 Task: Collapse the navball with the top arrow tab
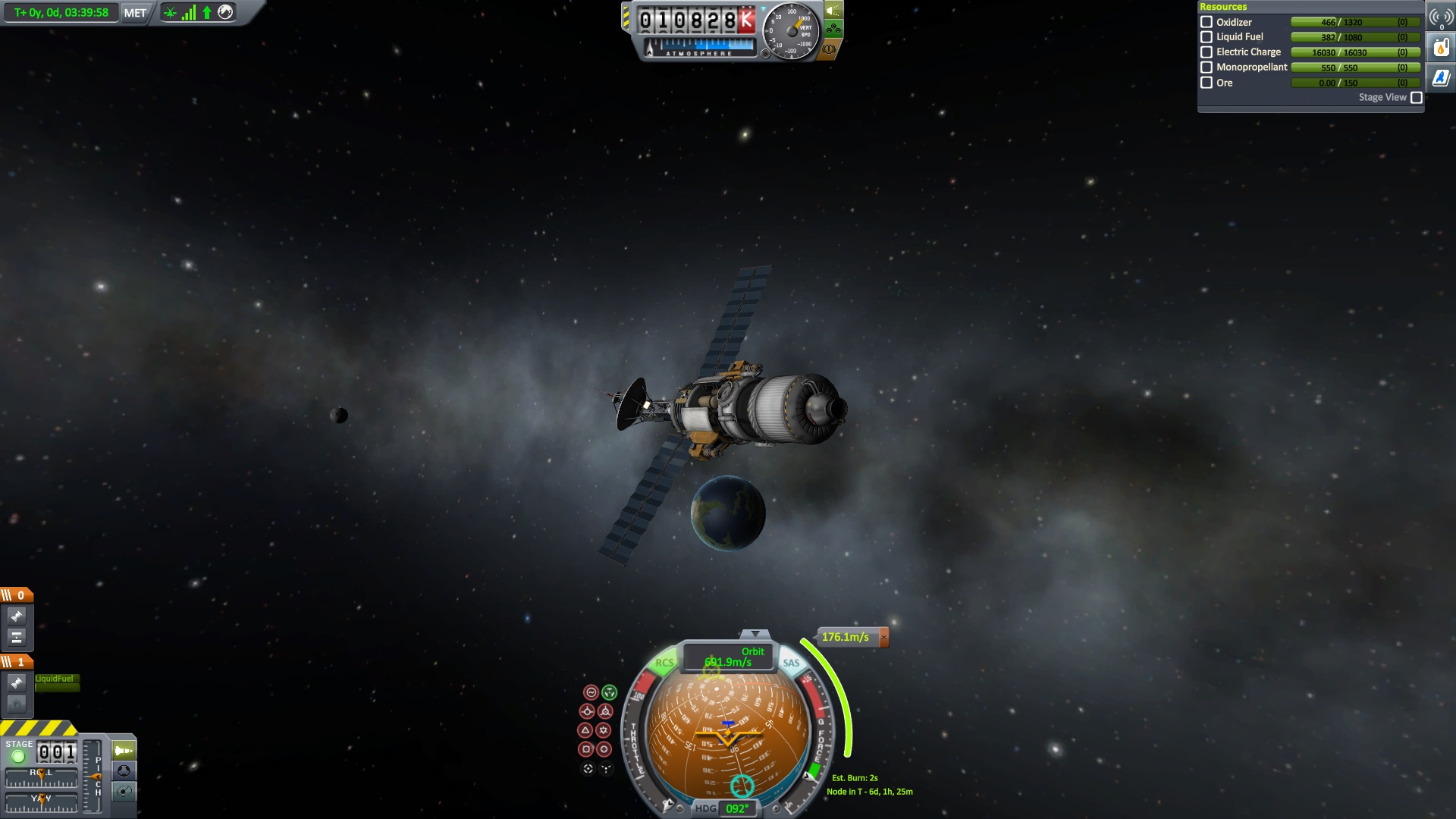755,634
